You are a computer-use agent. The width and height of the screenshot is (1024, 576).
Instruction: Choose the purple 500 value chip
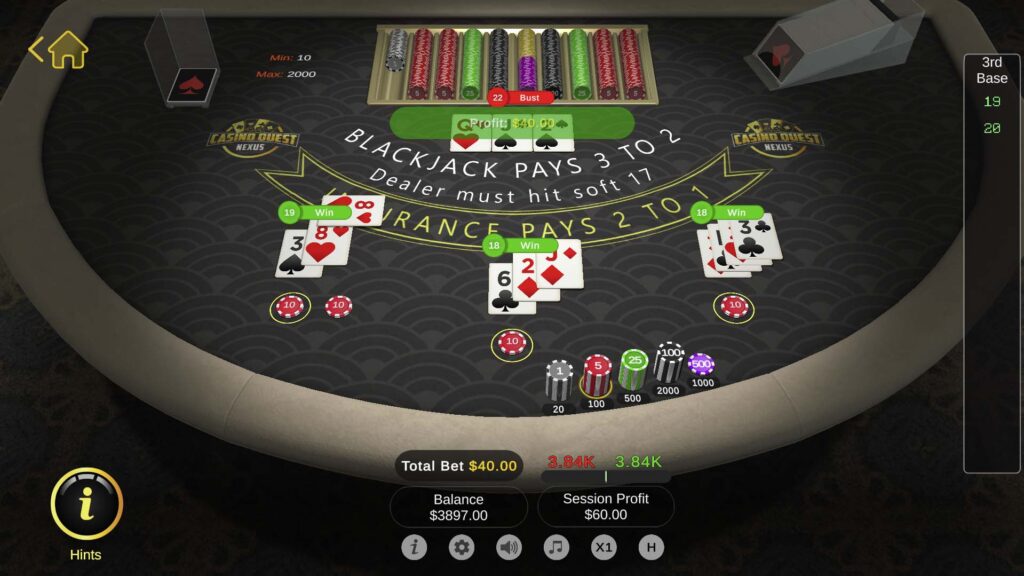pyautogui.click(x=701, y=364)
